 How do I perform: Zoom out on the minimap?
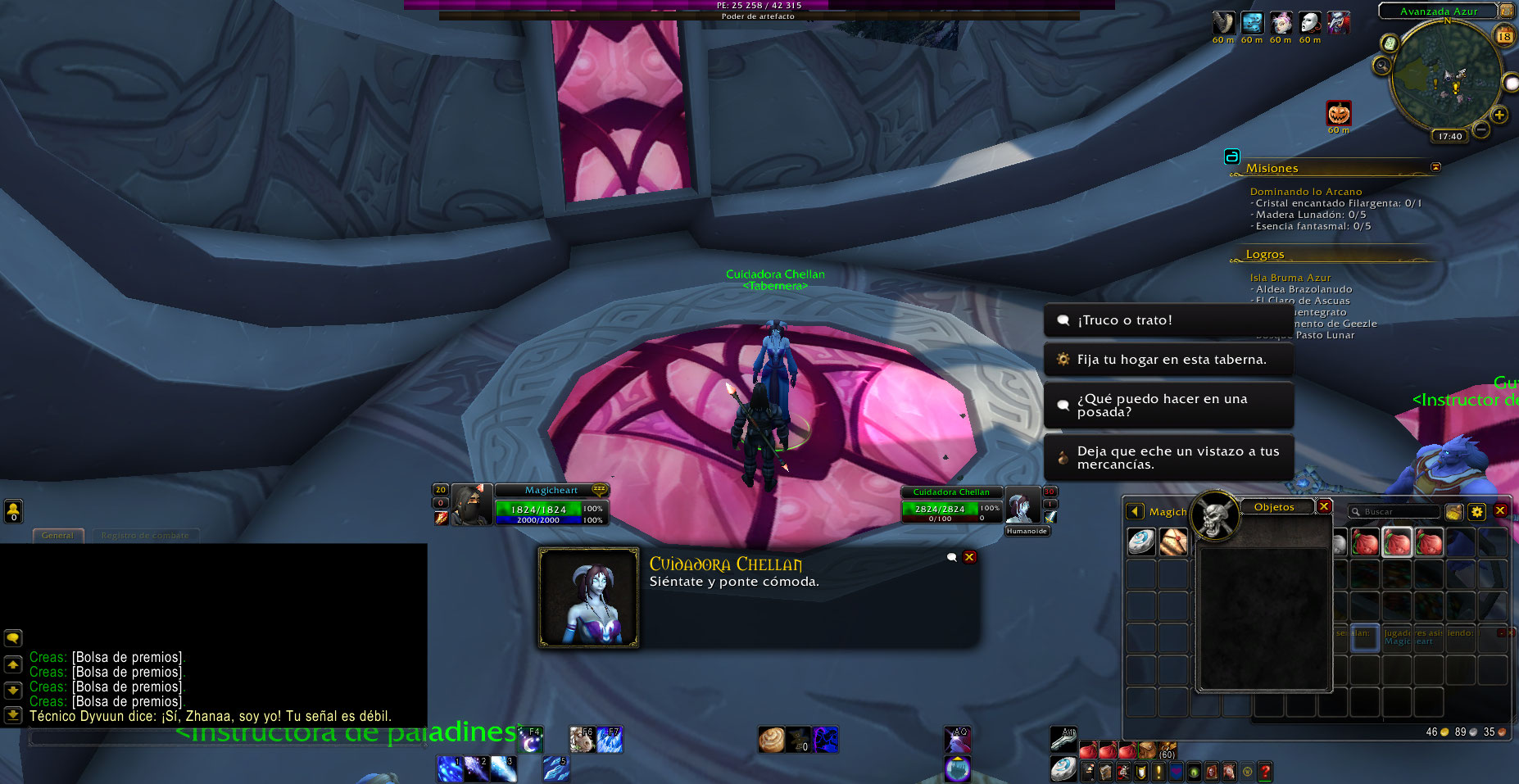click(x=1481, y=129)
